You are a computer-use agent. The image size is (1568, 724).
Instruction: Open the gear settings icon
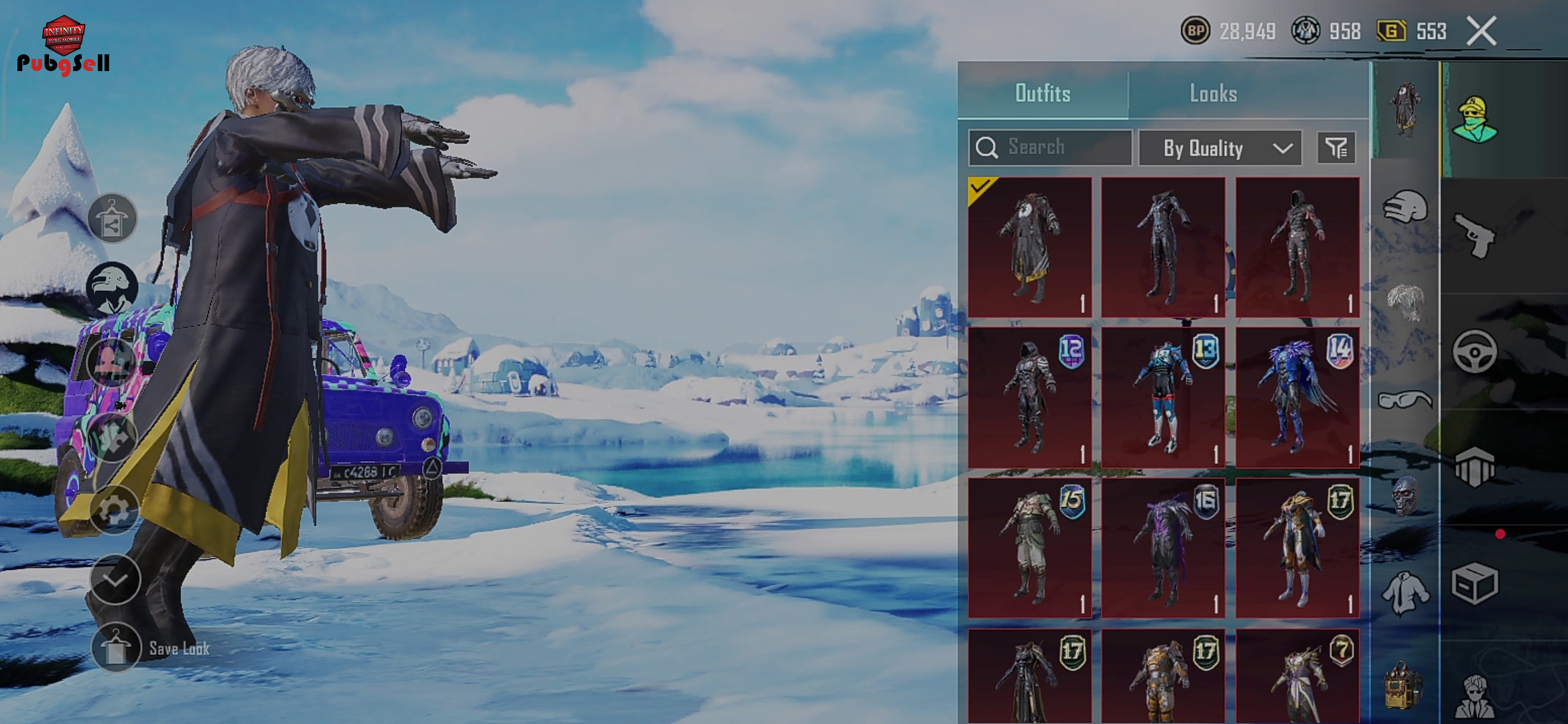(x=114, y=511)
